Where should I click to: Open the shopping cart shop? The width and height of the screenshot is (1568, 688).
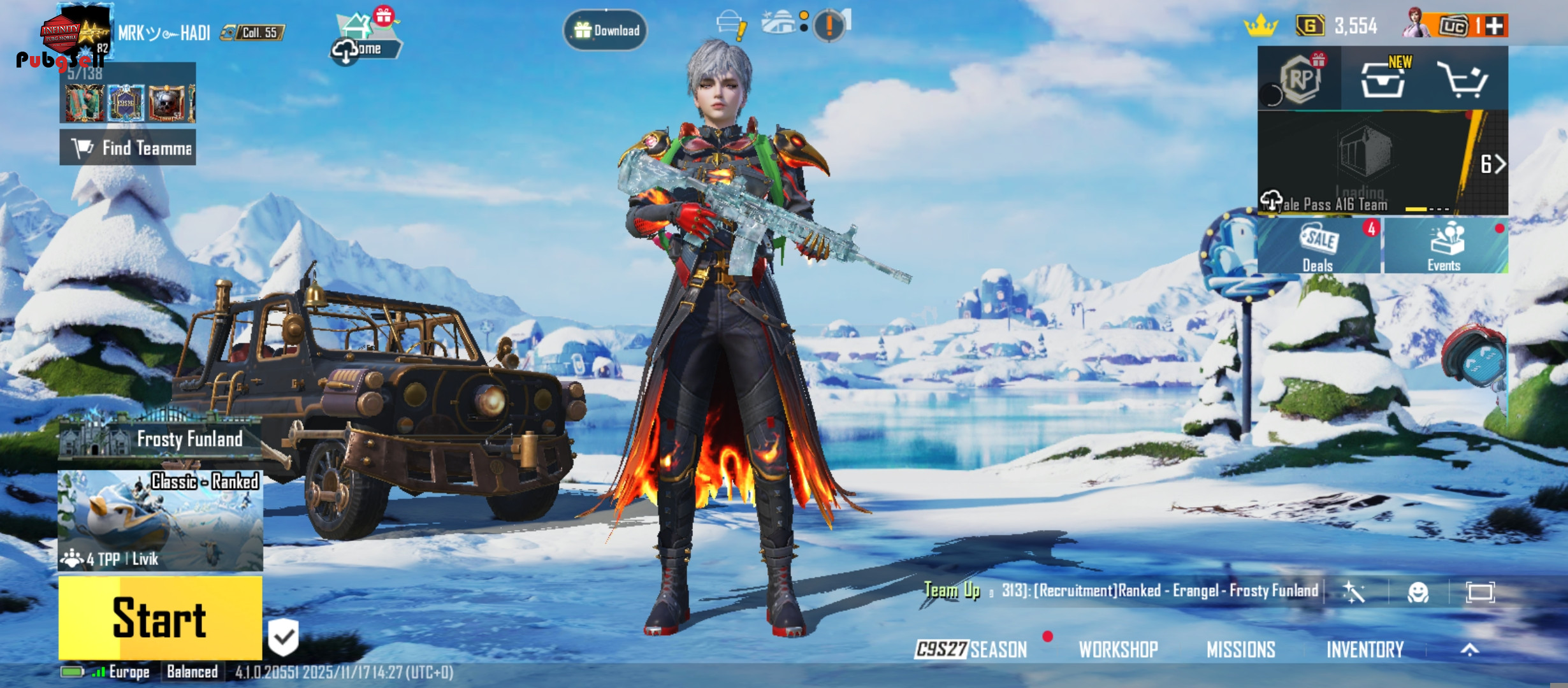[1464, 80]
